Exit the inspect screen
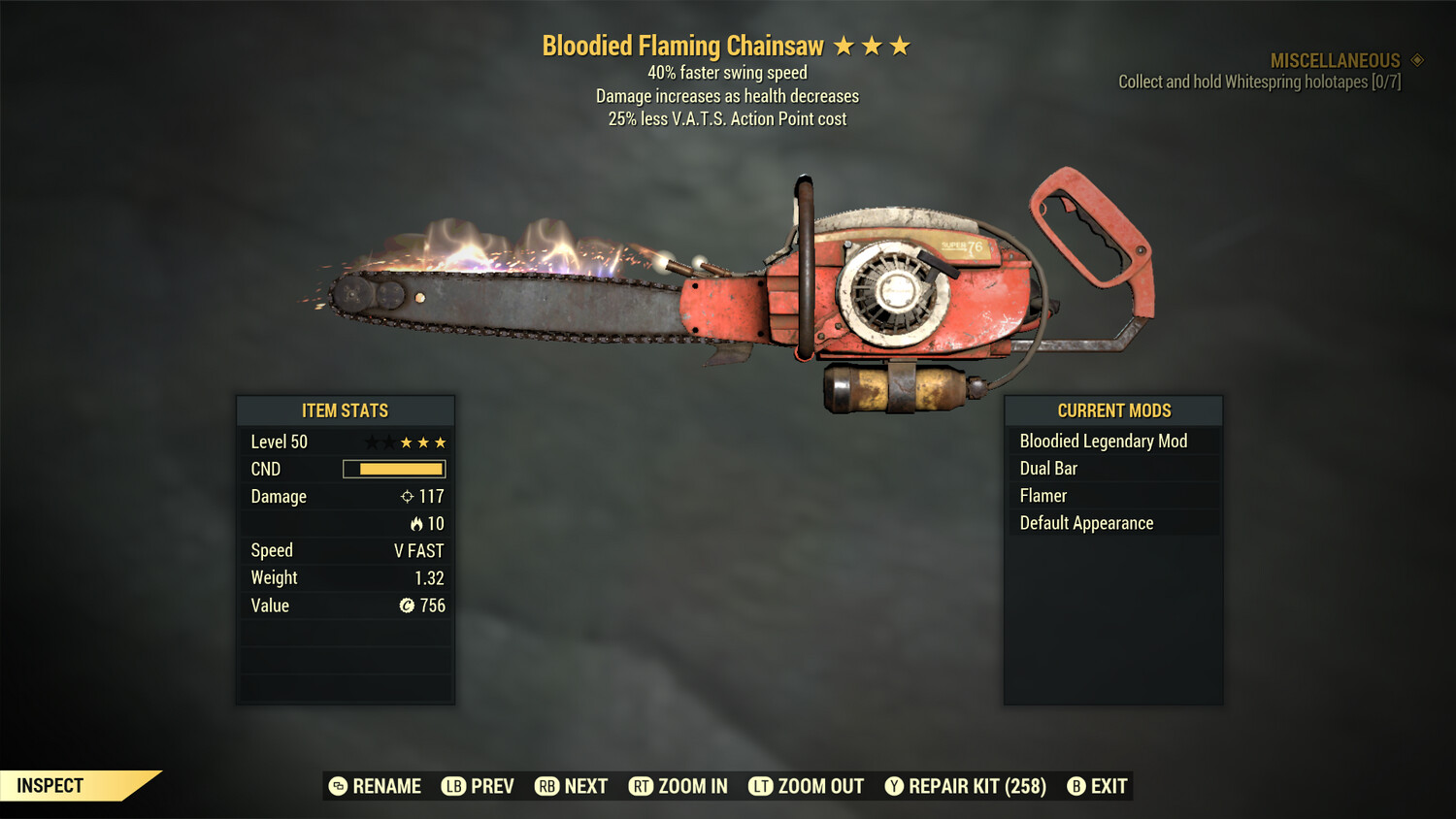1456x819 pixels. 1097,786
